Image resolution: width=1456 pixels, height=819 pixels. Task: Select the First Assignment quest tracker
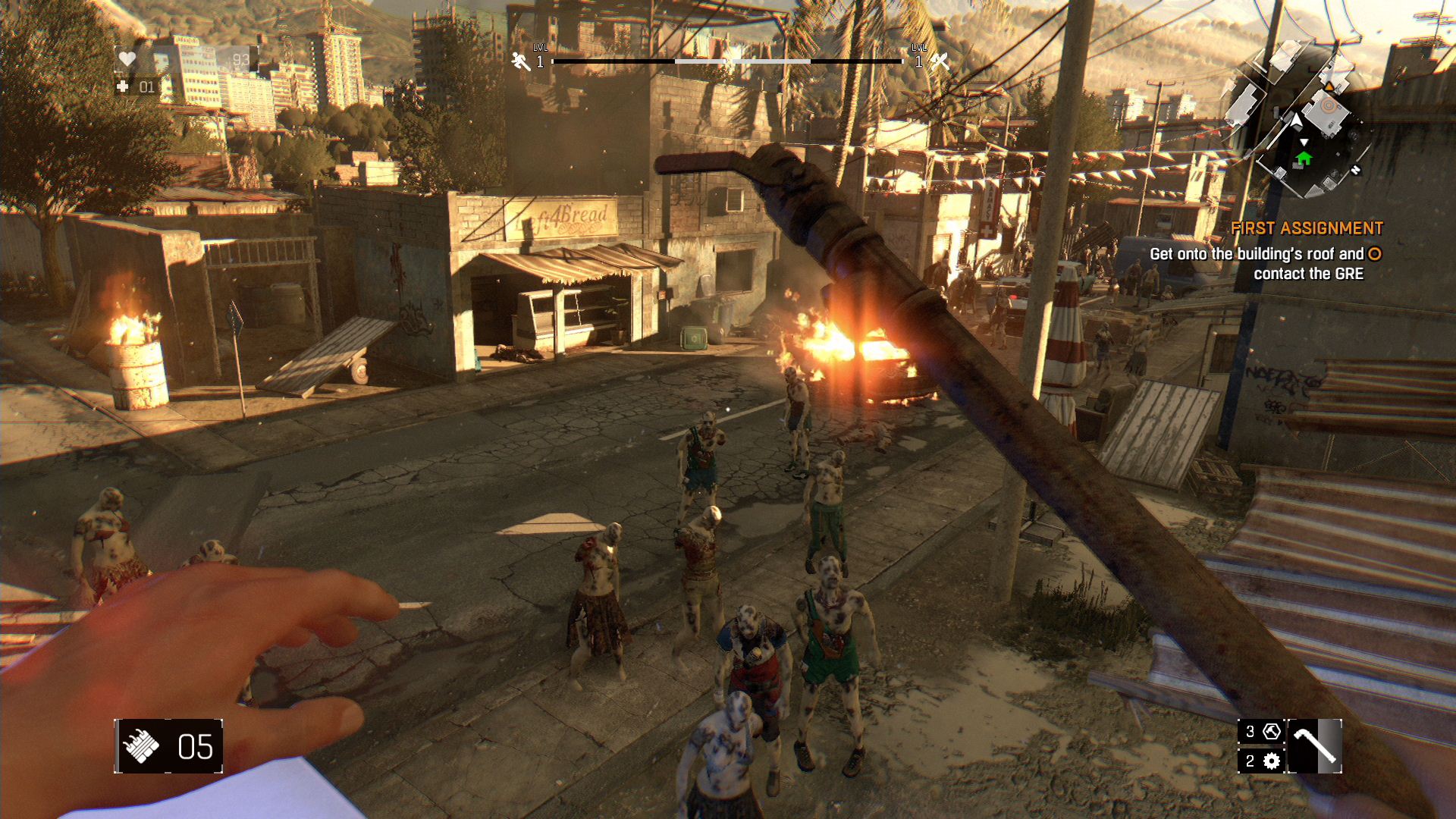[x=1306, y=228]
